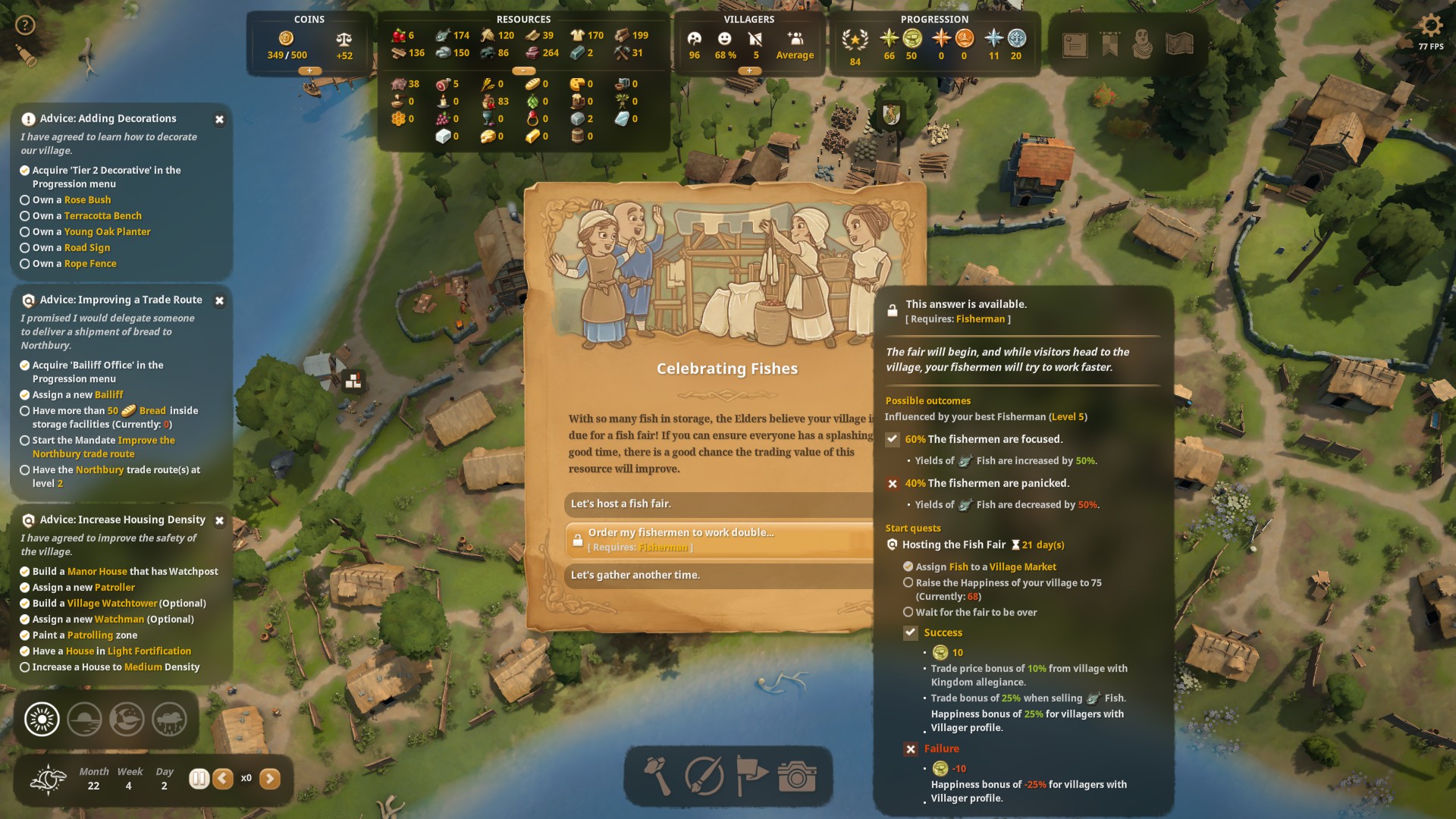The image size is (1456, 819).
Task: Select 'Order my fishermen to work double' option
Action: (x=719, y=539)
